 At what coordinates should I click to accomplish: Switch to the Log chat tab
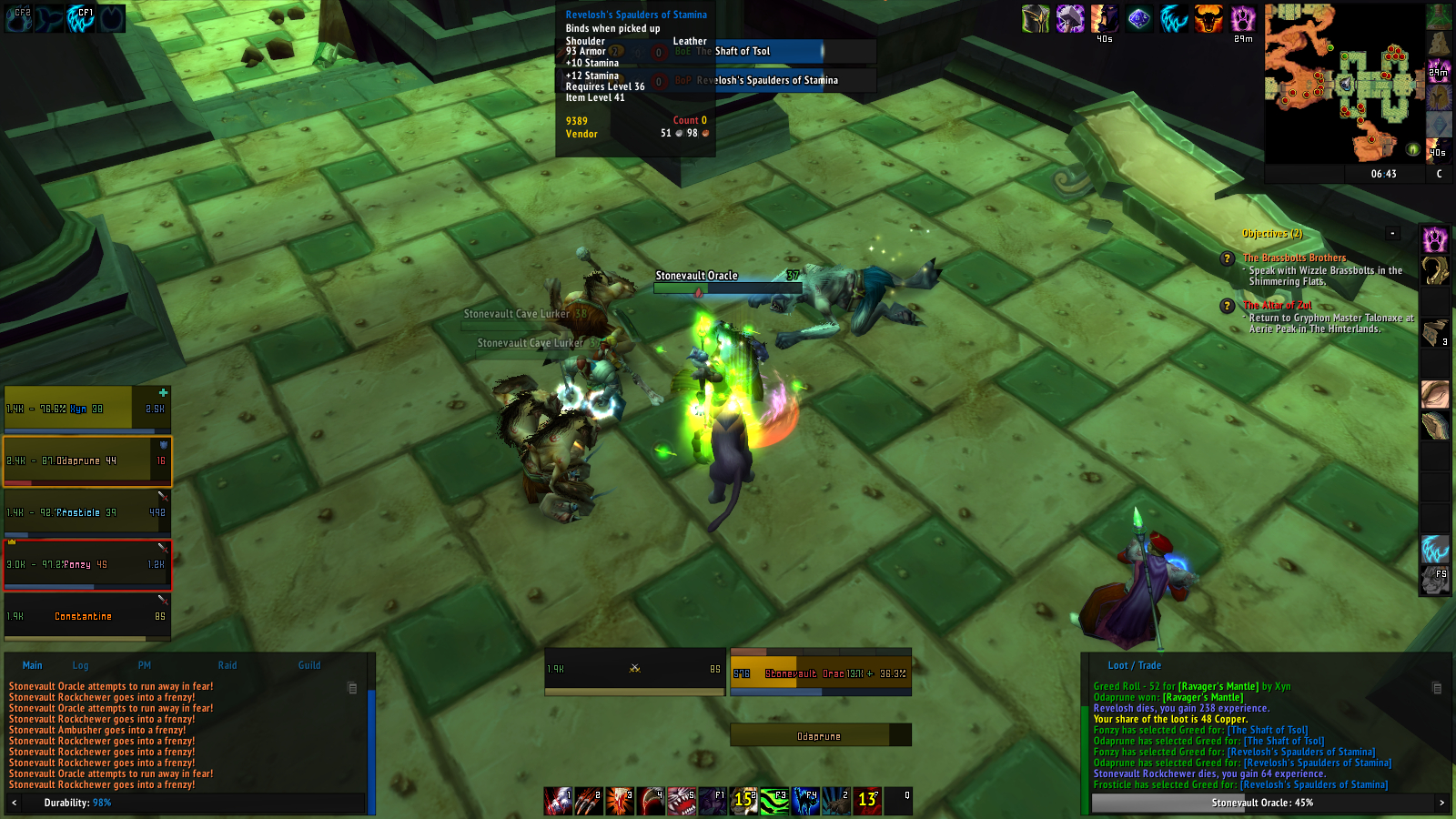tap(80, 665)
